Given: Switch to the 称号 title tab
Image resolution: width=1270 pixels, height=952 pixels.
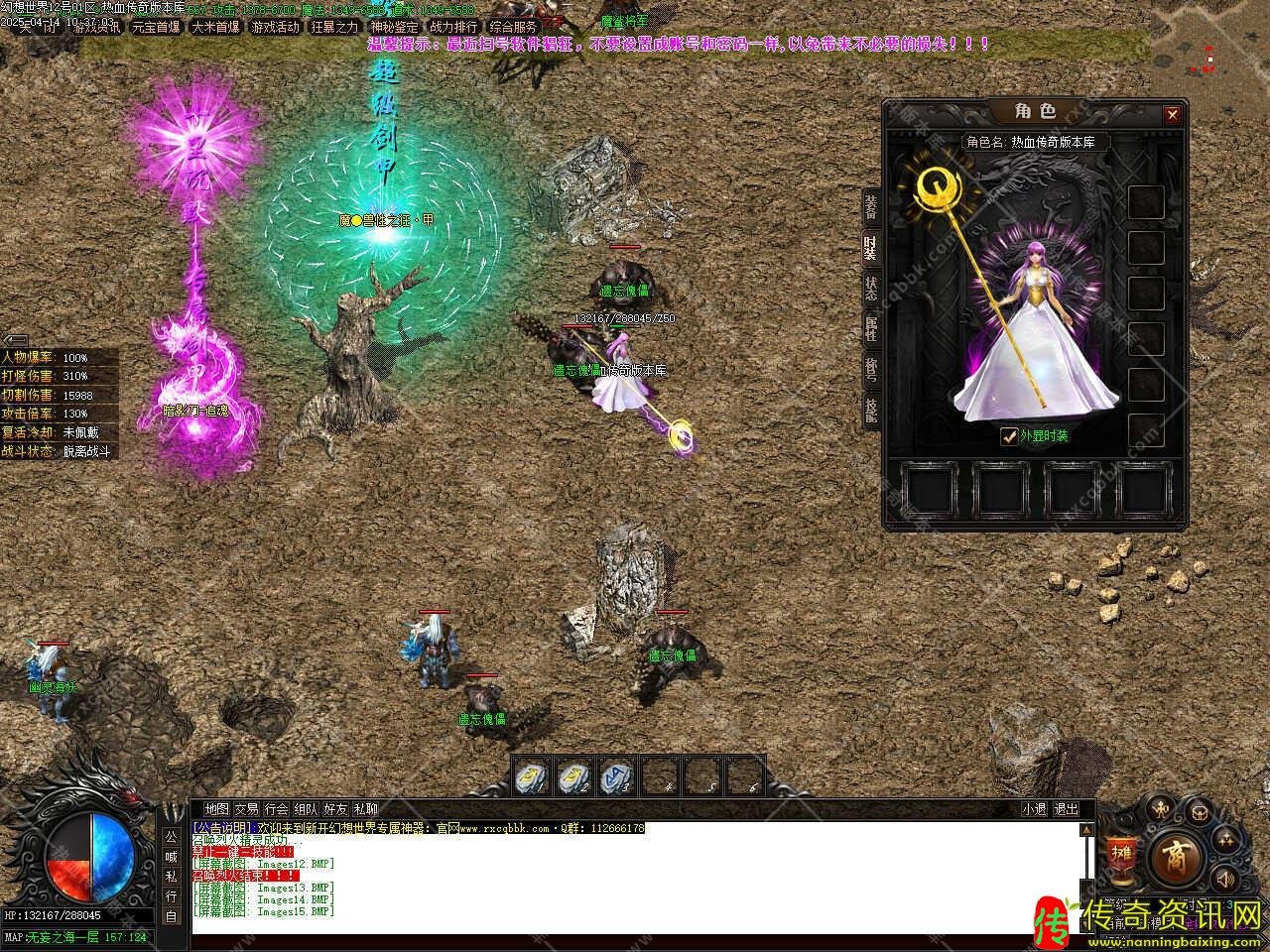Looking at the screenshot, I should [x=870, y=369].
